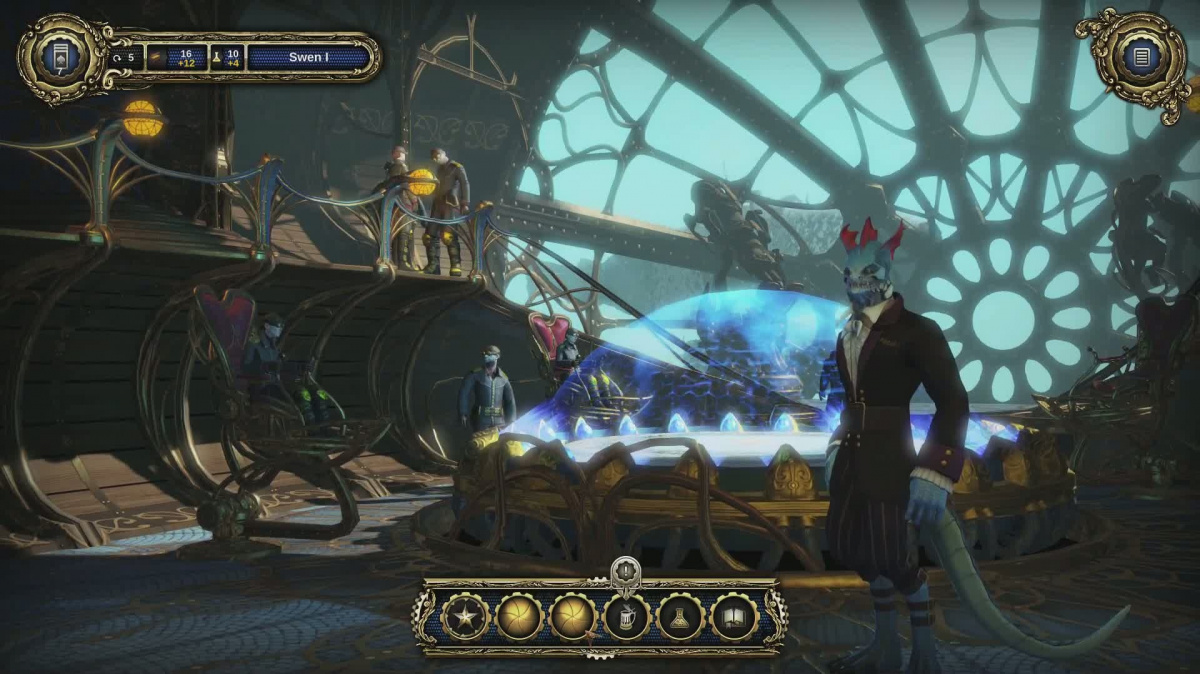Open the list menu in the top-right medallion

click(1141, 56)
